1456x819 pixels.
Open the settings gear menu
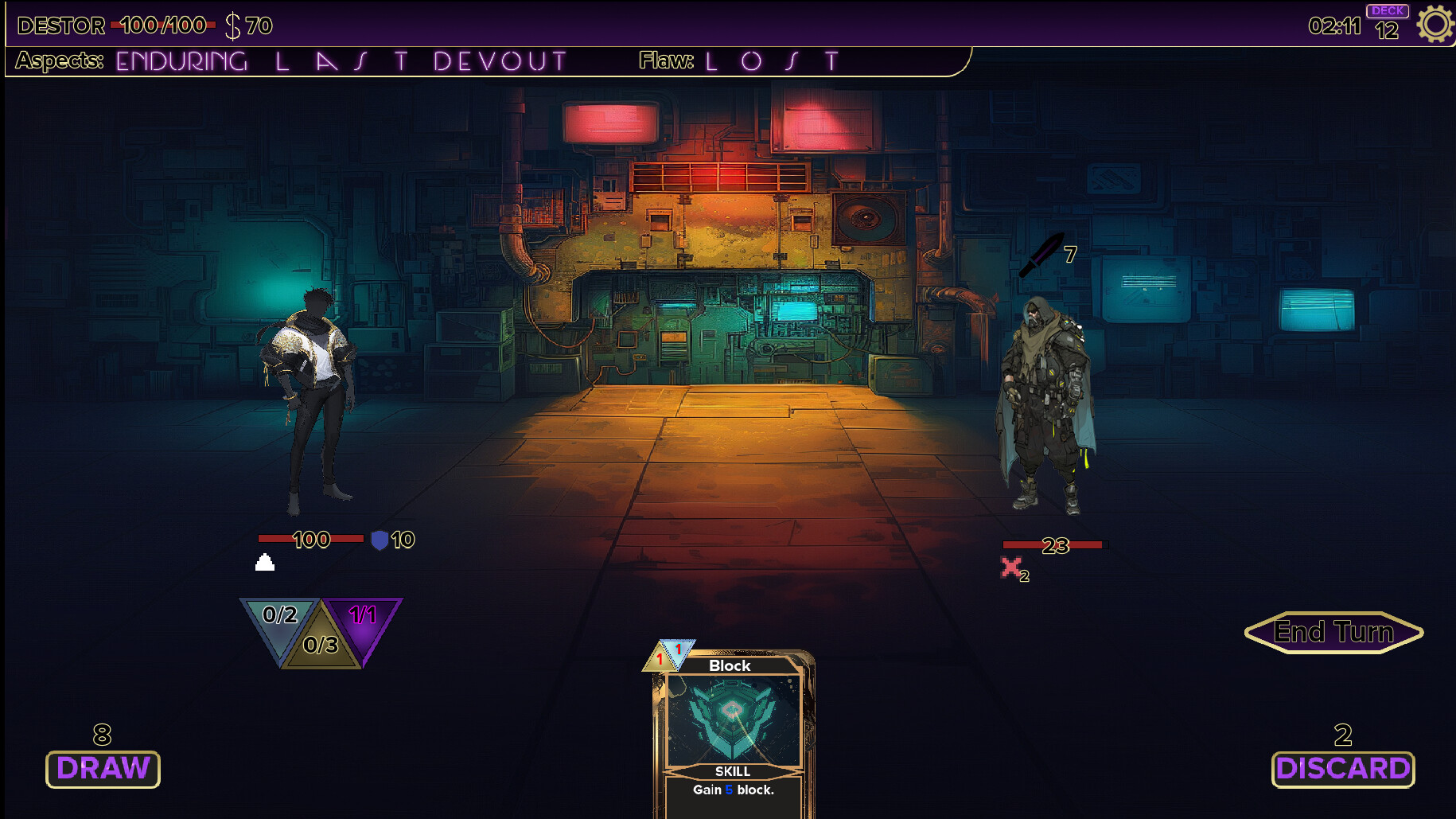(x=1435, y=24)
